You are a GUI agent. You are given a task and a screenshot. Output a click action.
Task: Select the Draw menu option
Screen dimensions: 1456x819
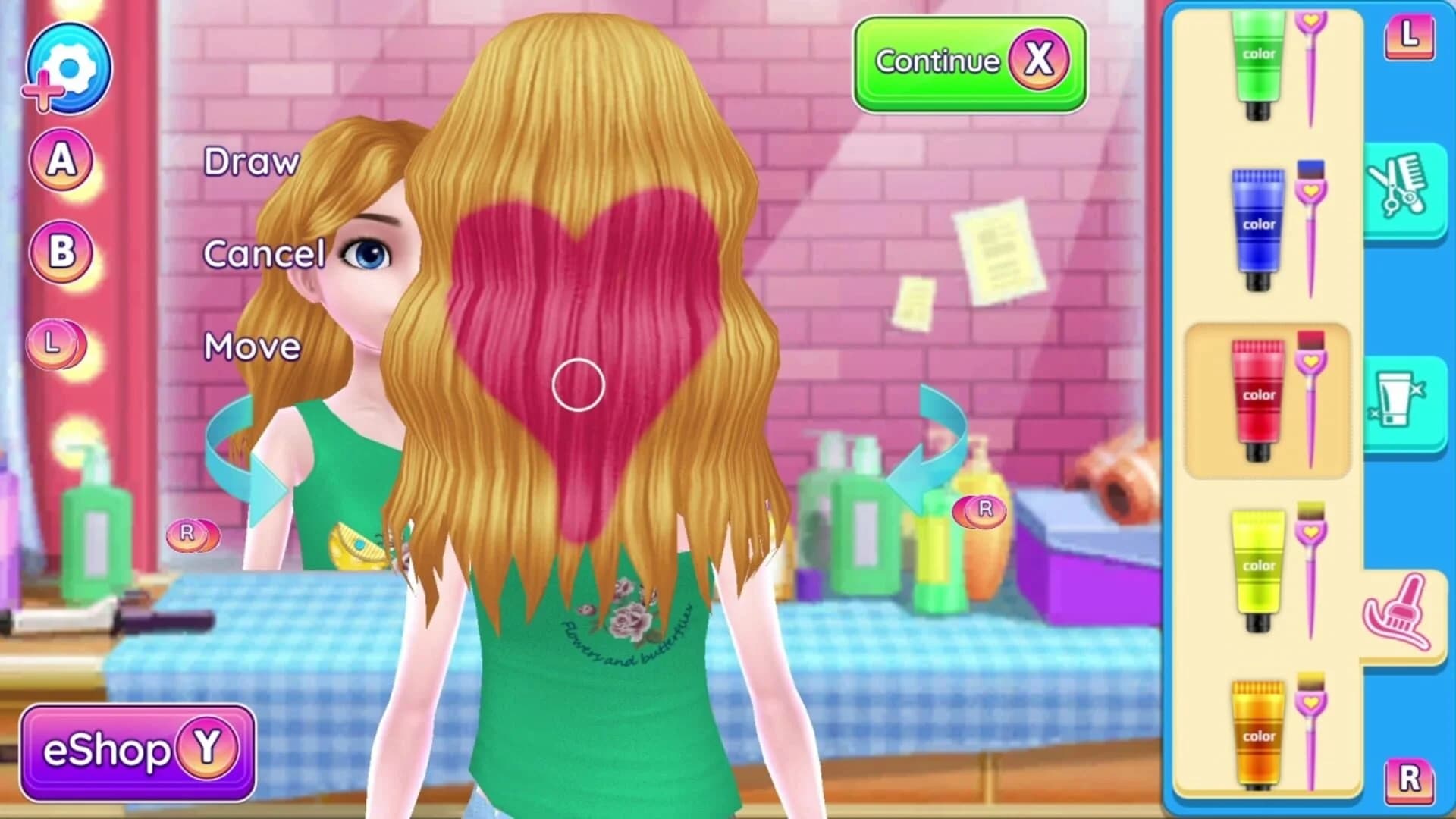(x=252, y=162)
